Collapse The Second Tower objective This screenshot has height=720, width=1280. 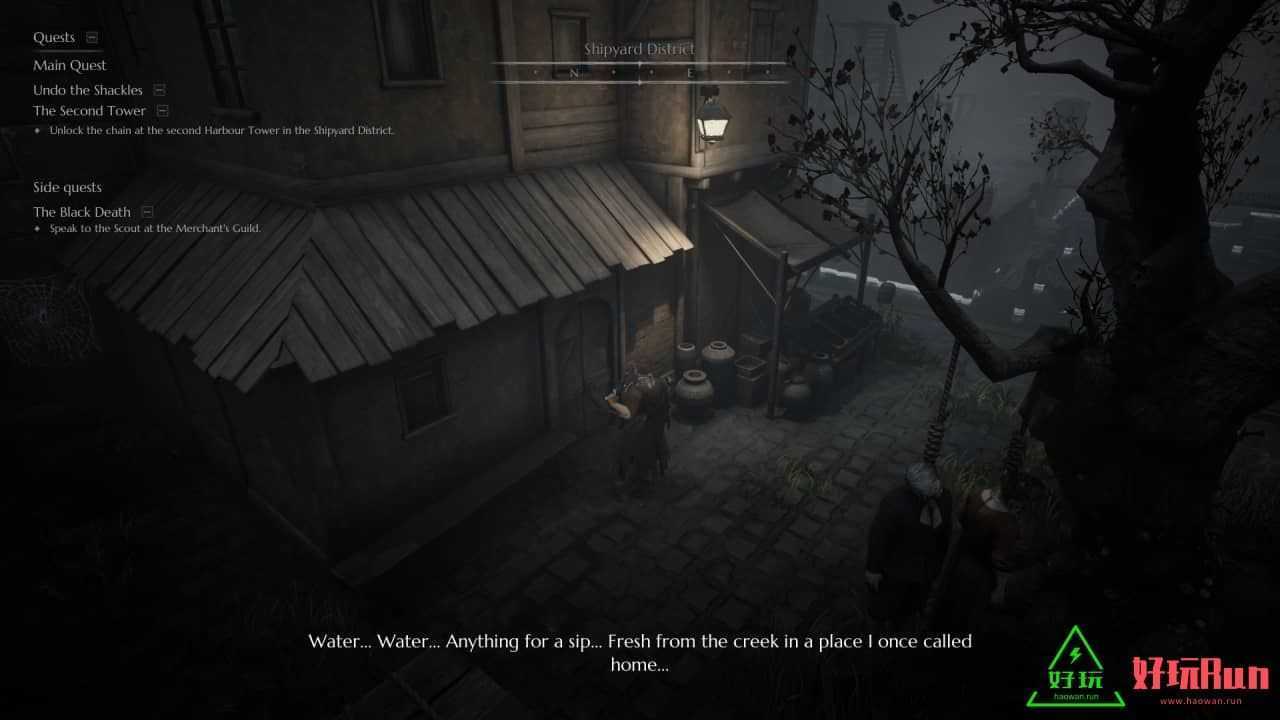(163, 111)
